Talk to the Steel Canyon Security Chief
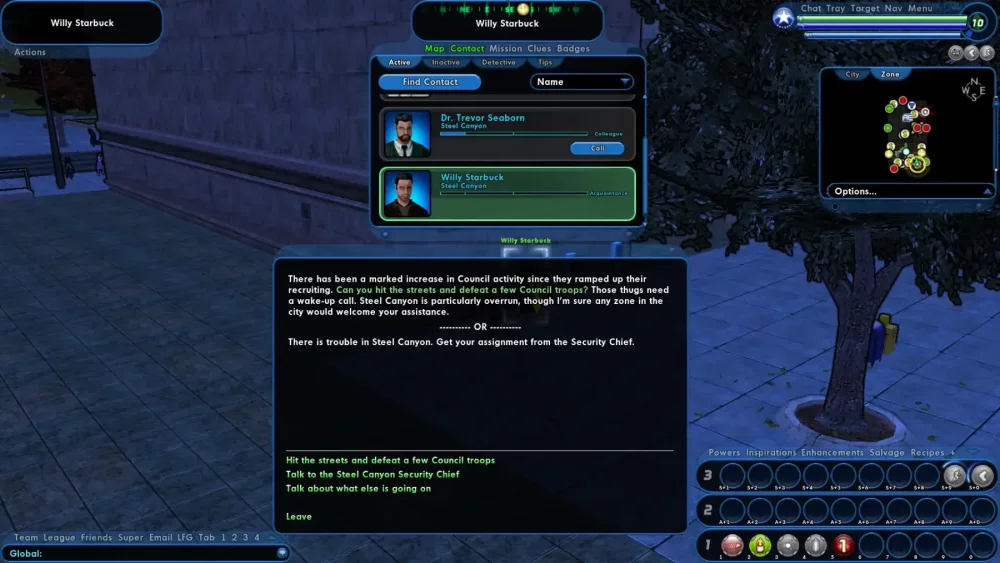1000x563 pixels. click(372, 474)
